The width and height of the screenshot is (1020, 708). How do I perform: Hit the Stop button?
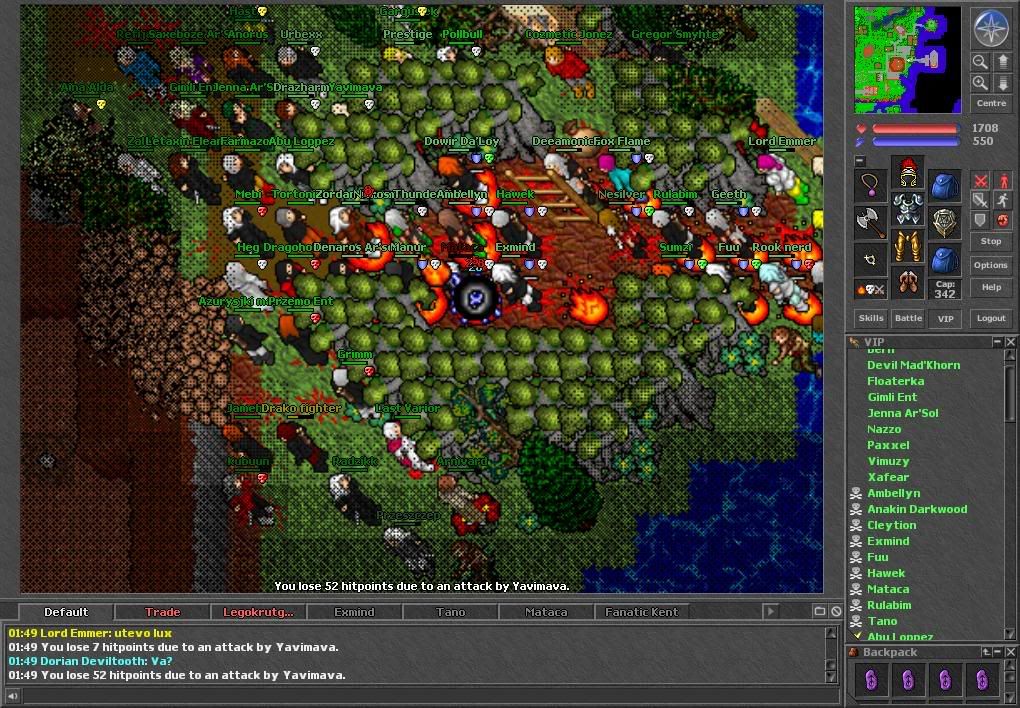click(x=990, y=241)
